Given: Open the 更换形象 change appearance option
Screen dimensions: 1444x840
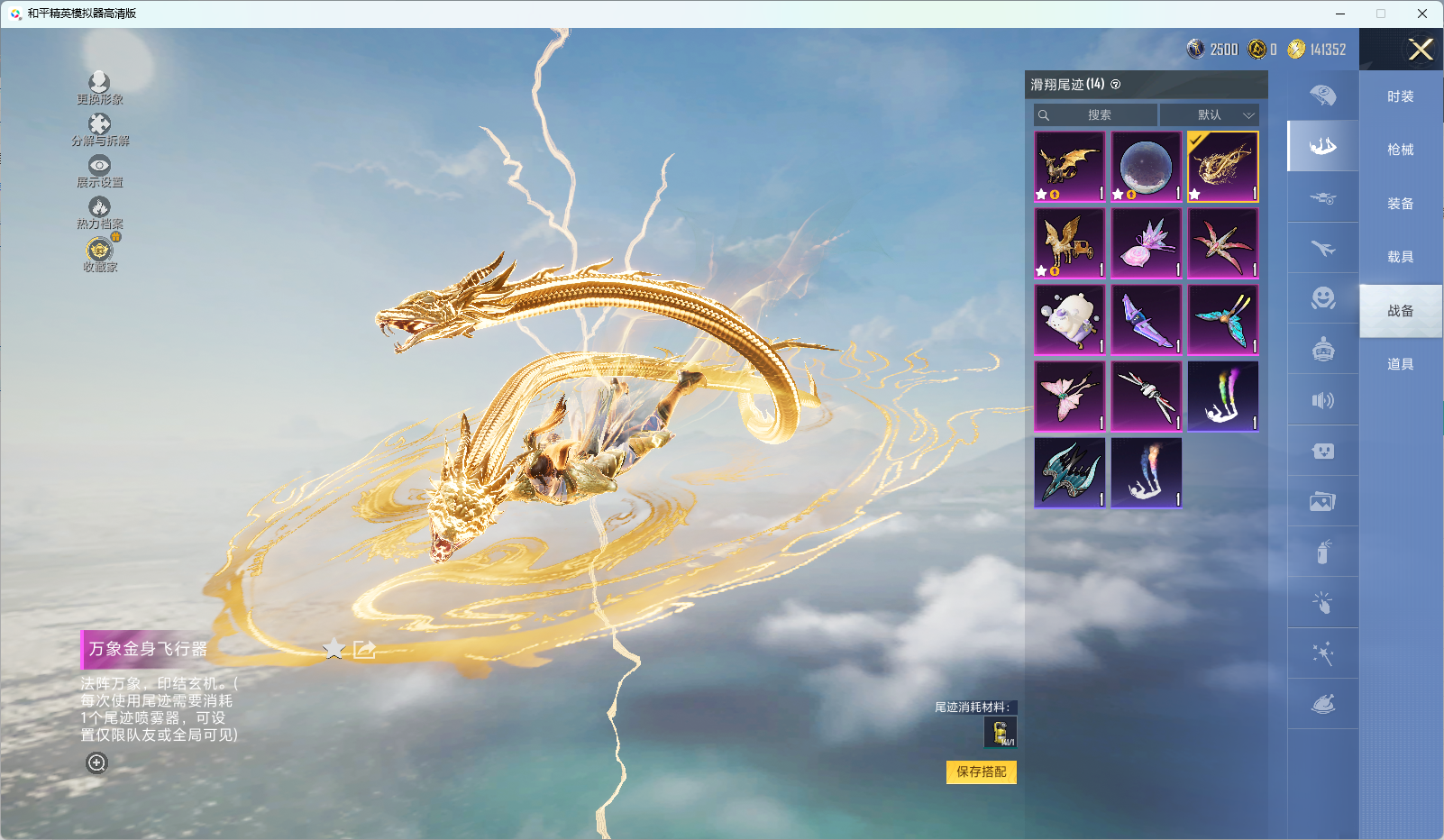Looking at the screenshot, I should [x=99, y=87].
